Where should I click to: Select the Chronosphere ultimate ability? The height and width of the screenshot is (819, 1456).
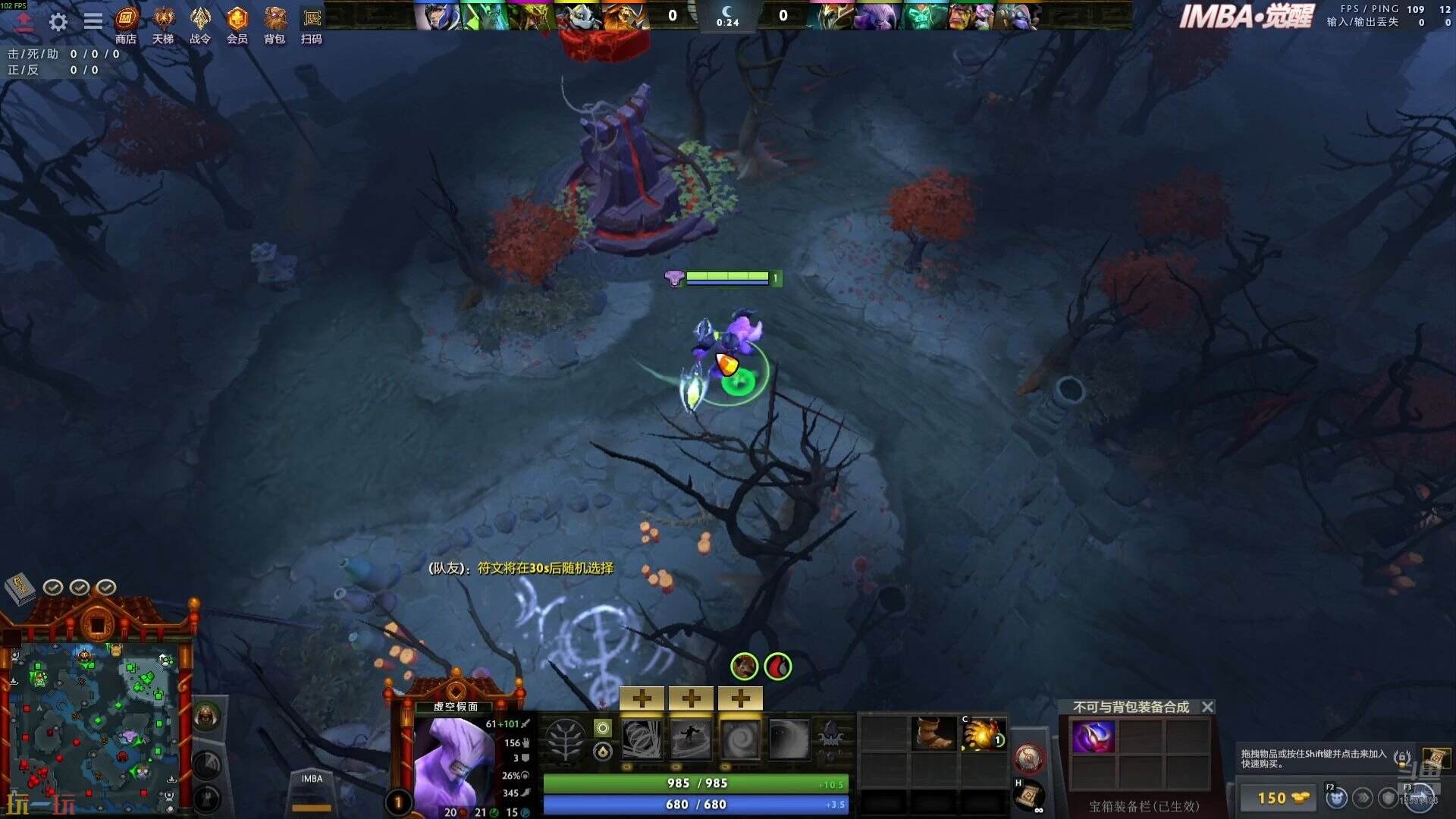(789, 739)
